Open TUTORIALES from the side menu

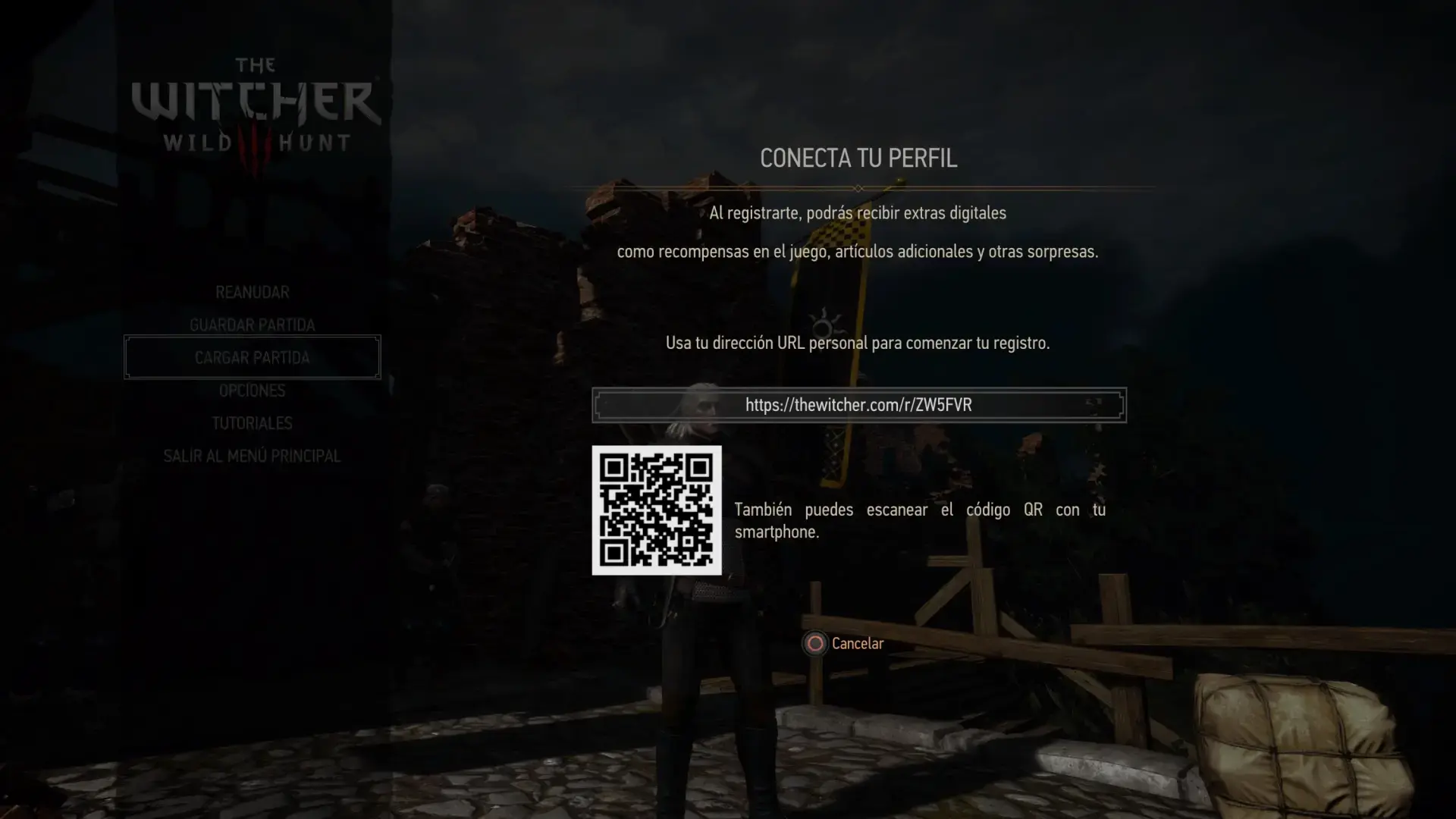click(x=252, y=423)
